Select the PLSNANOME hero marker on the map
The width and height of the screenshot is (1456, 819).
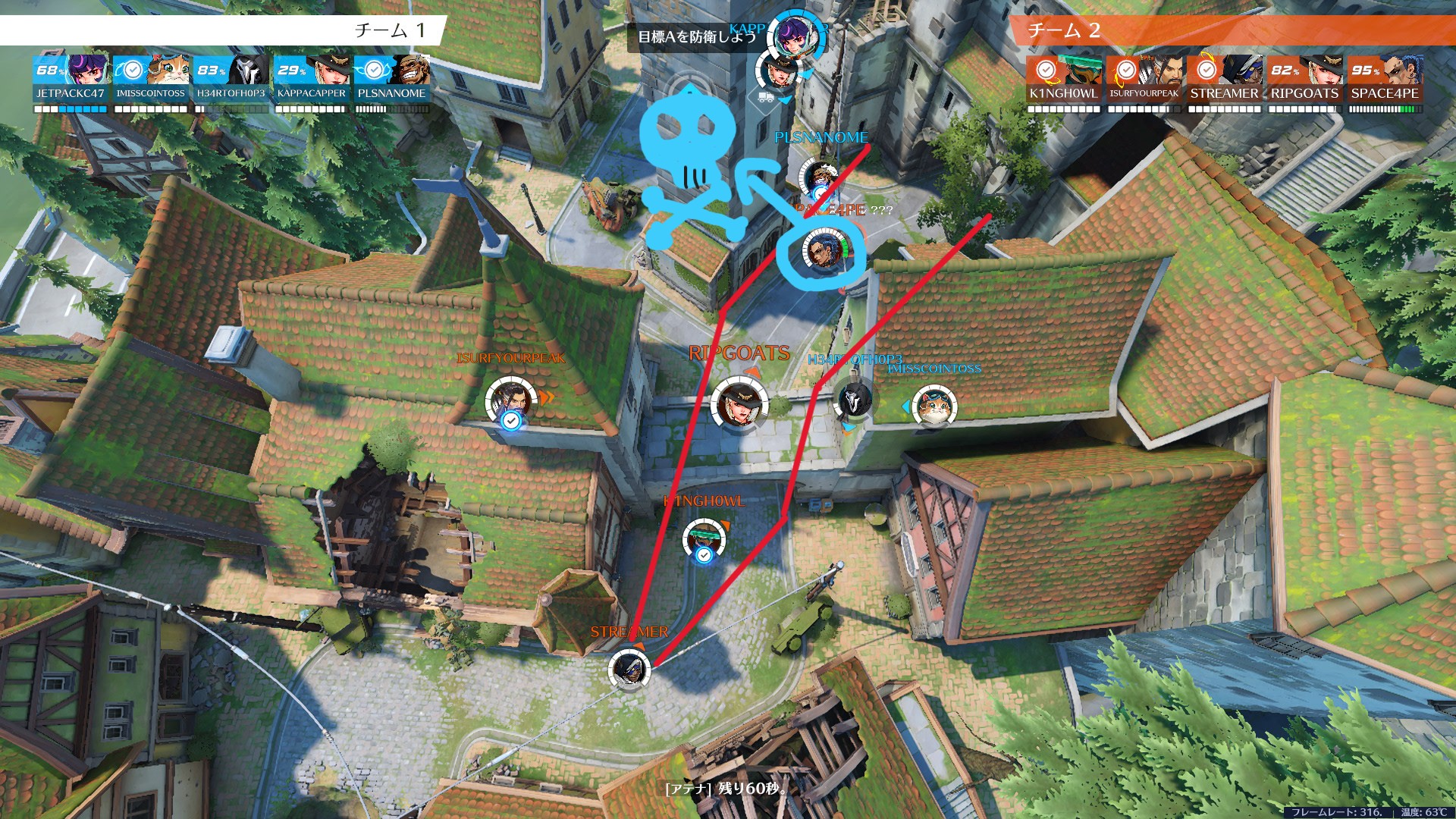click(x=819, y=179)
